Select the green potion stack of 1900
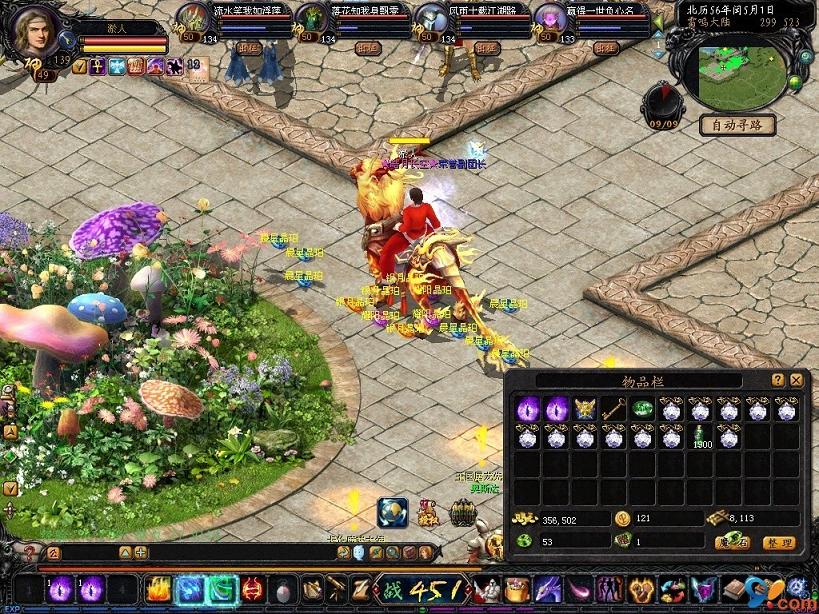Screen dimensions: 819x614 click(700, 437)
